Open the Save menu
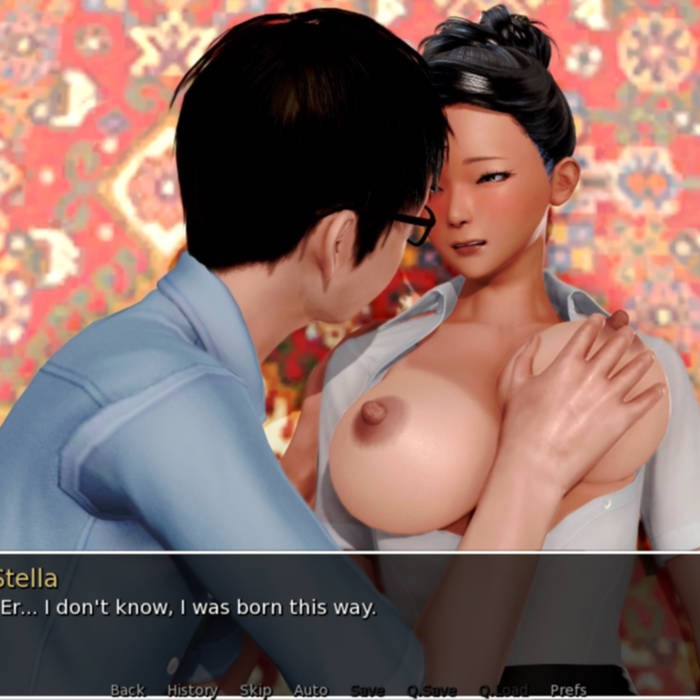Image resolution: width=700 pixels, height=700 pixels. pyautogui.click(x=368, y=689)
